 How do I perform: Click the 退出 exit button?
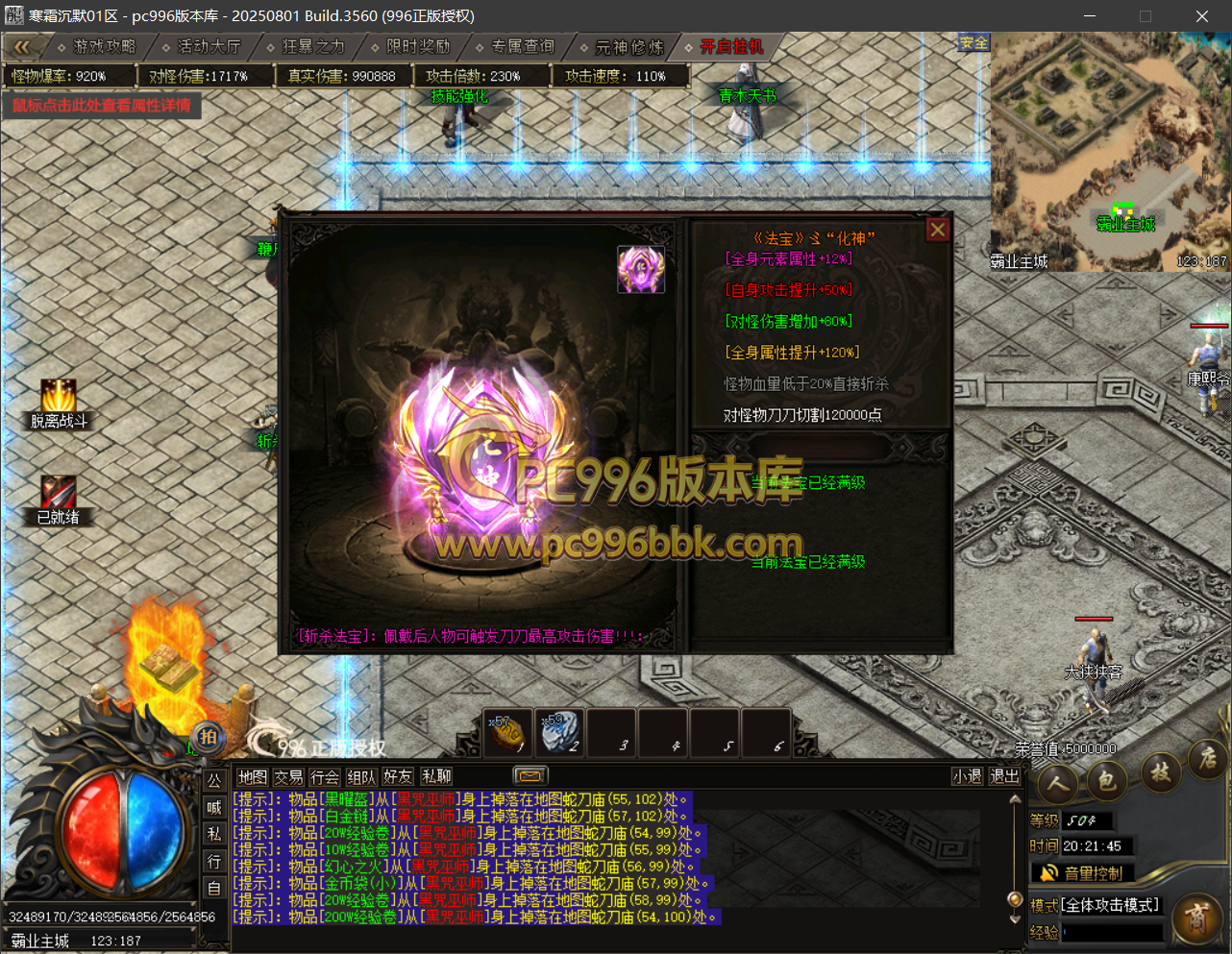tap(1003, 776)
